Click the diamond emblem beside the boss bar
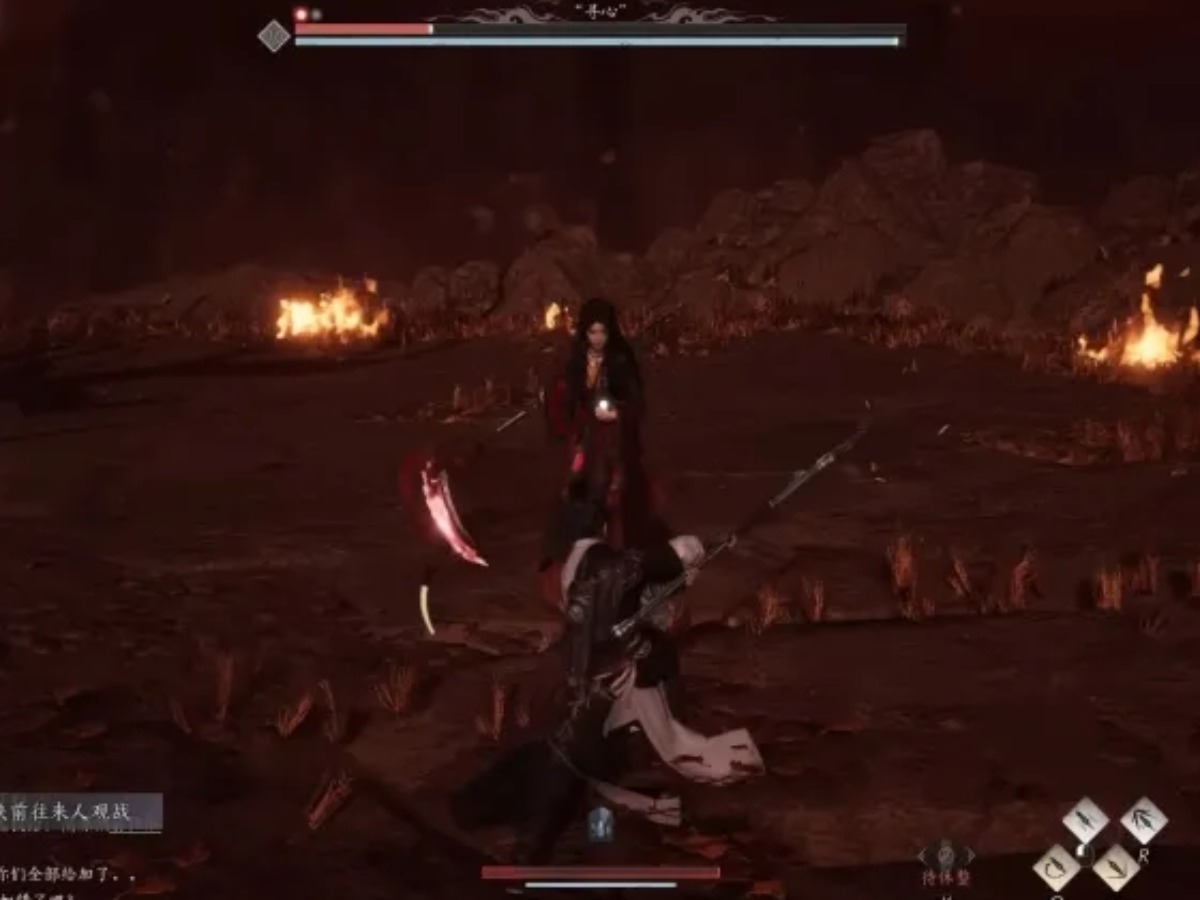Viewport: 1200px width, 900px height. click(x=273, y=37)
